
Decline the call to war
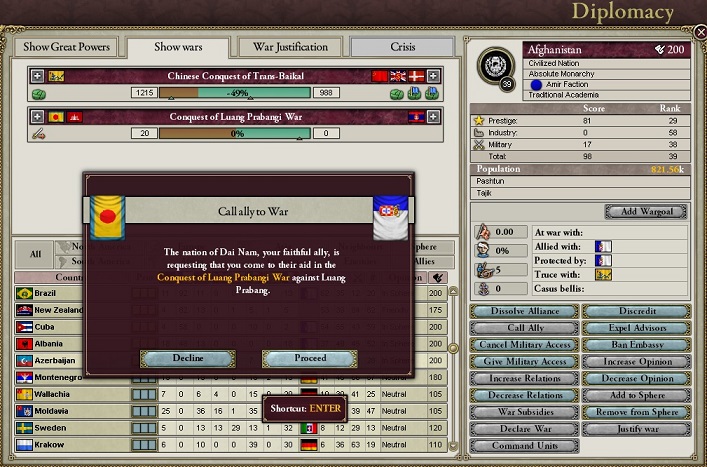coord(188,358)
